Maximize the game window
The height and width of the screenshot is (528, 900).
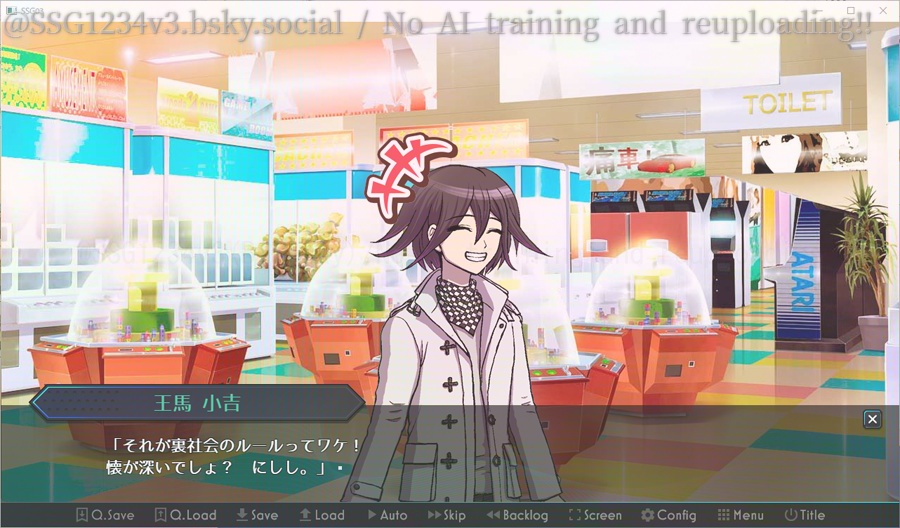(853, 9)
